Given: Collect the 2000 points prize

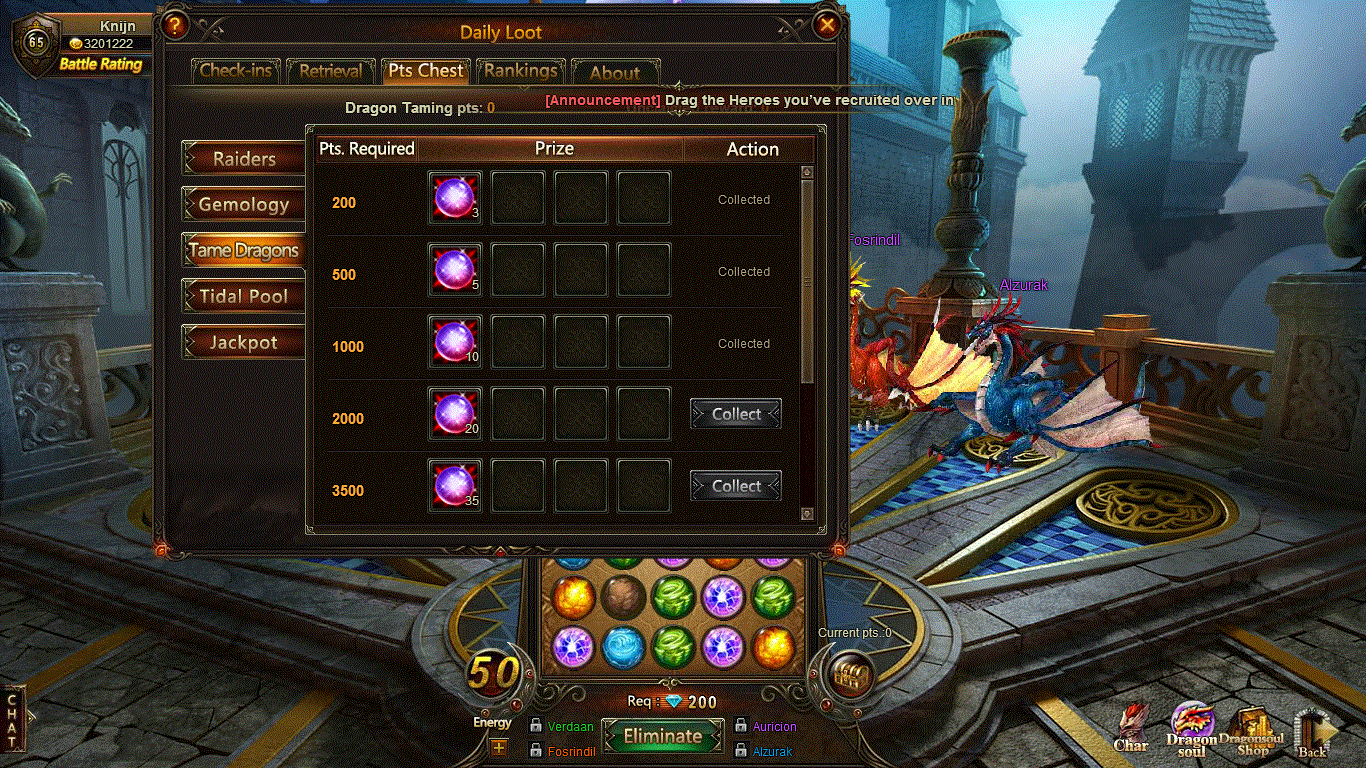Looking at the screenshot, I should (x=736, y=414).
